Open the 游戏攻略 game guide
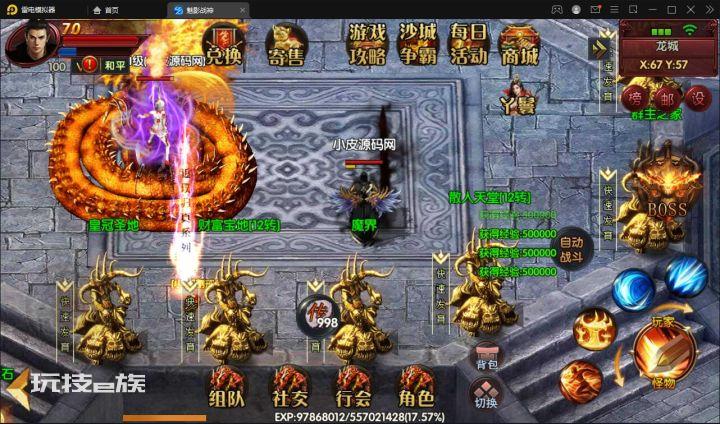 click(367, 44)
